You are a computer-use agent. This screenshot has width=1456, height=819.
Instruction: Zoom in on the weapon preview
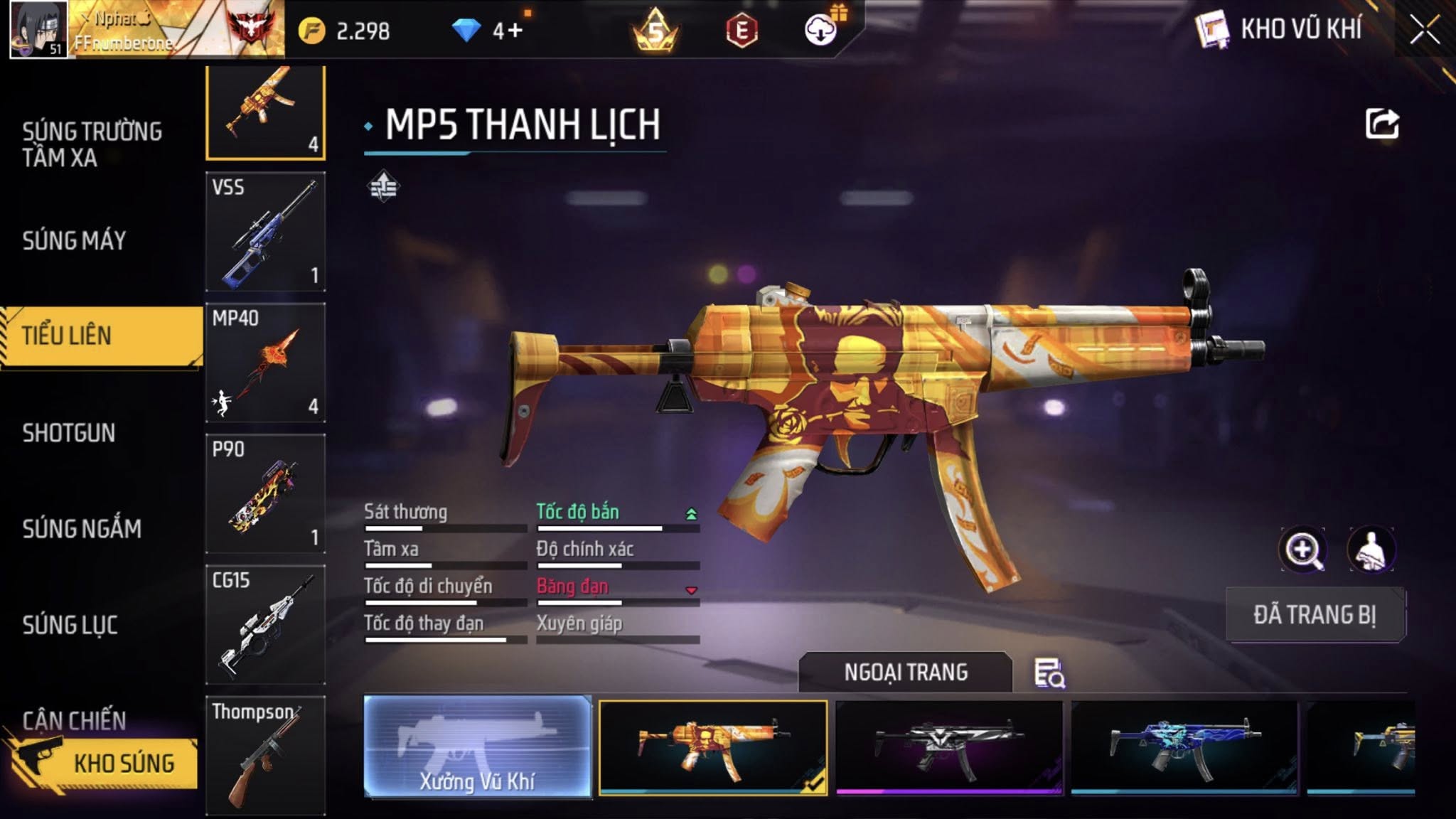pos(1302,550)
